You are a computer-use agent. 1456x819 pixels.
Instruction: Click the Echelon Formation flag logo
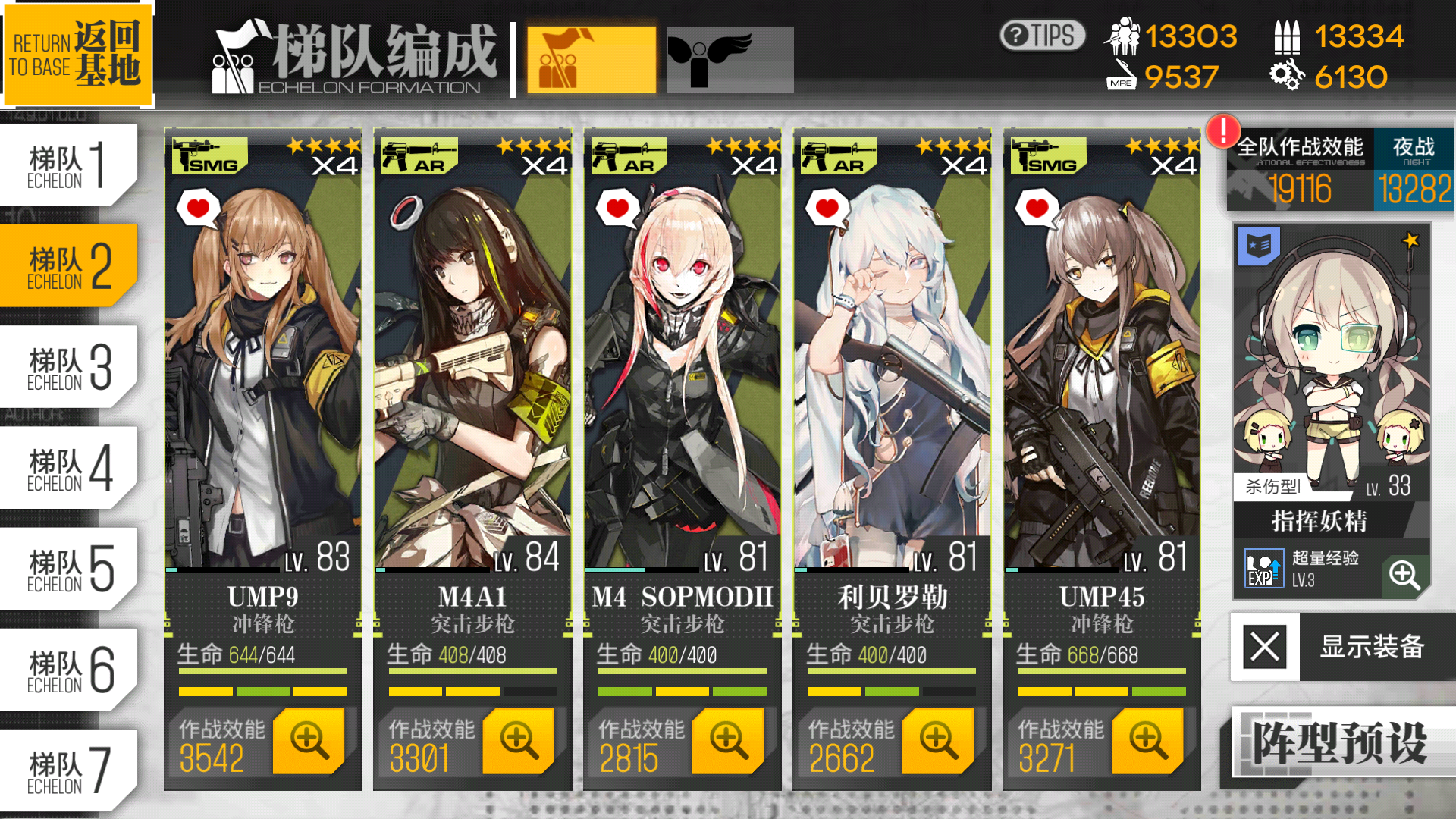pos(234,57)
